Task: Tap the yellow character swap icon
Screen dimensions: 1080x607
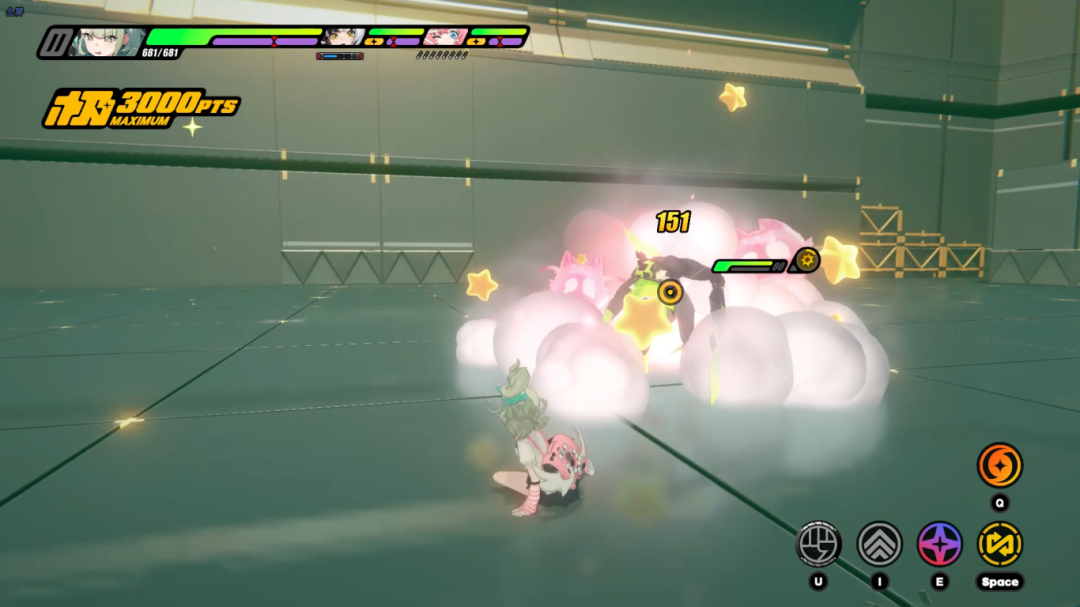Action: [1000, 544]
